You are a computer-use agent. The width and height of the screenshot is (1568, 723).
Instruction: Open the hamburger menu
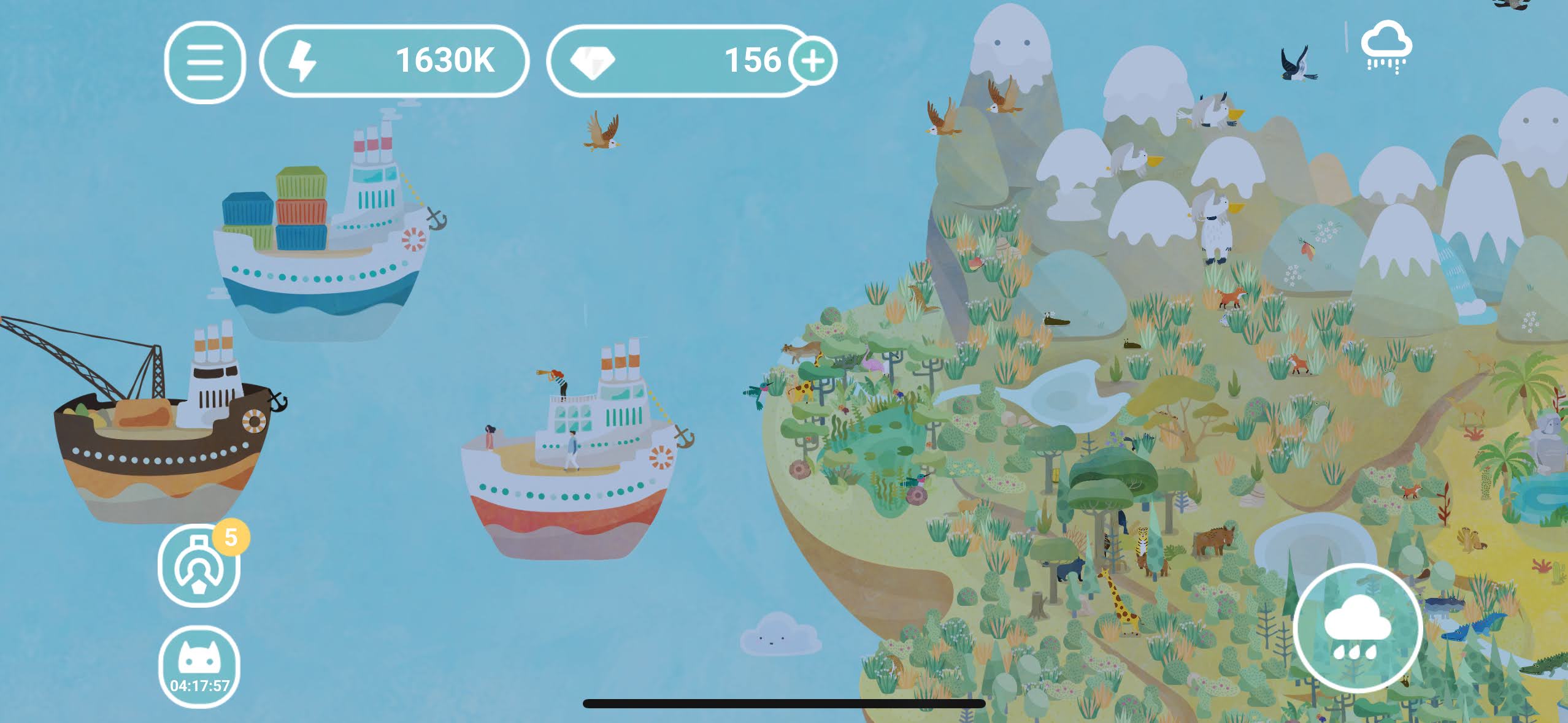coord(205,62)
